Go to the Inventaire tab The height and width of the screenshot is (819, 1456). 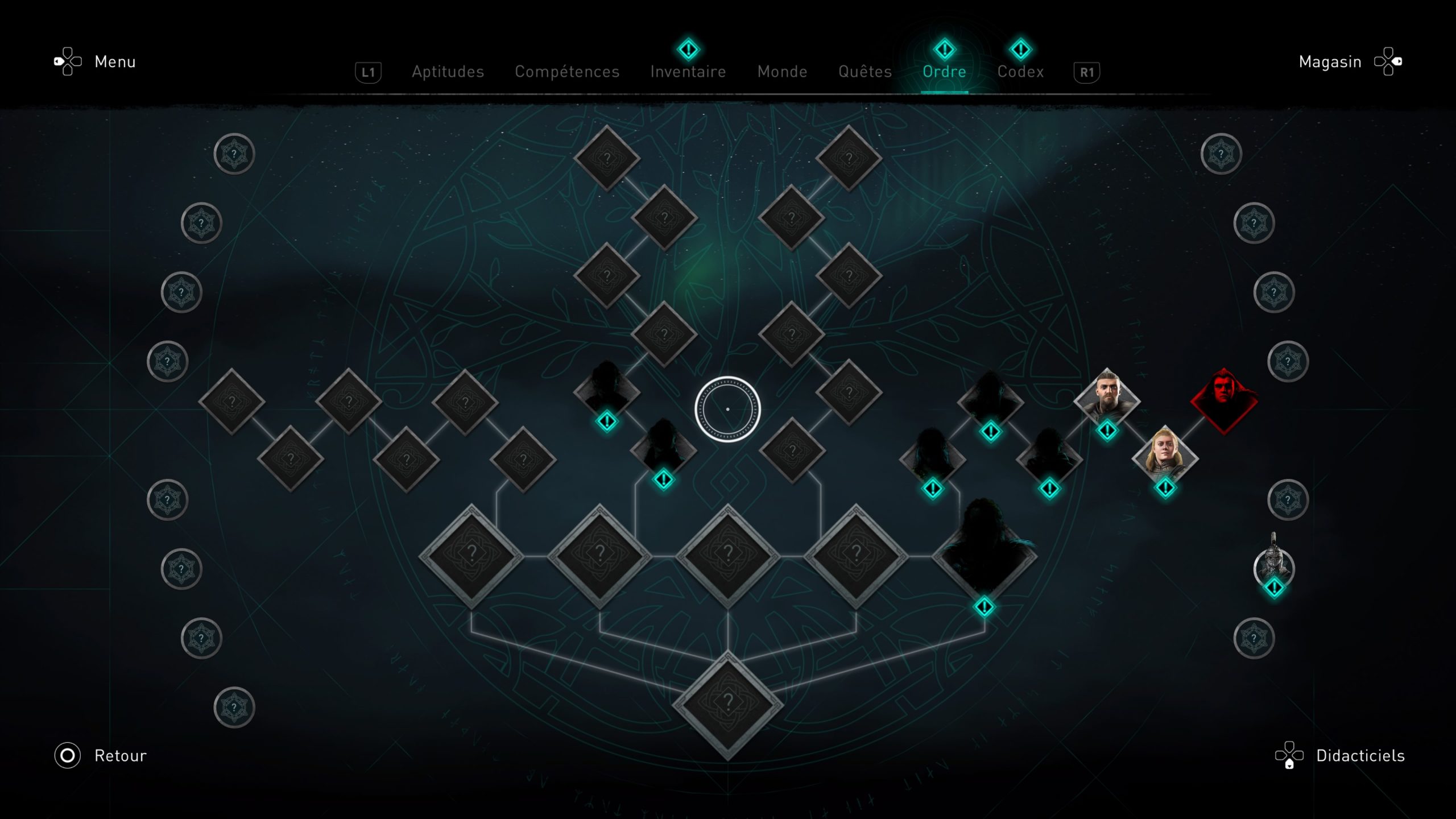(x=688, y=72)
